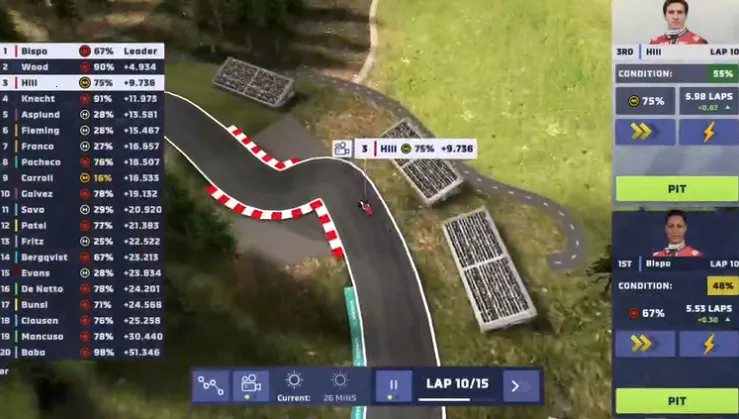The height and width of the screenshot is (419, 739).
Task: Select Wood in the standings list
Action: tap(82, 67)
